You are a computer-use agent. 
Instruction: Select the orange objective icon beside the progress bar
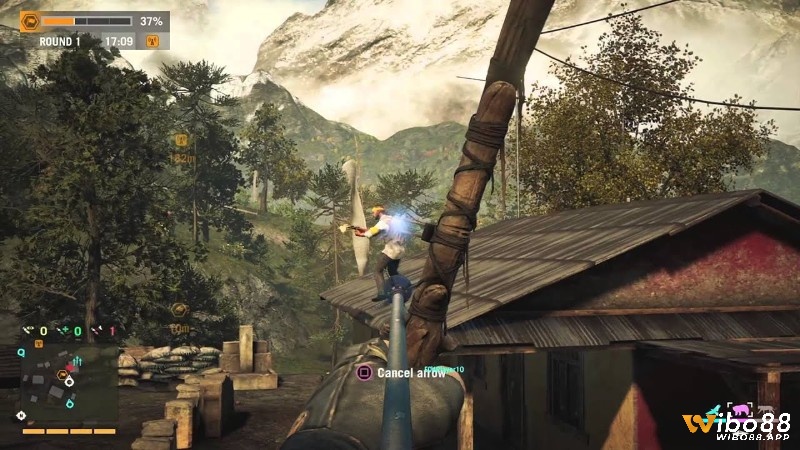coord(30,20)
